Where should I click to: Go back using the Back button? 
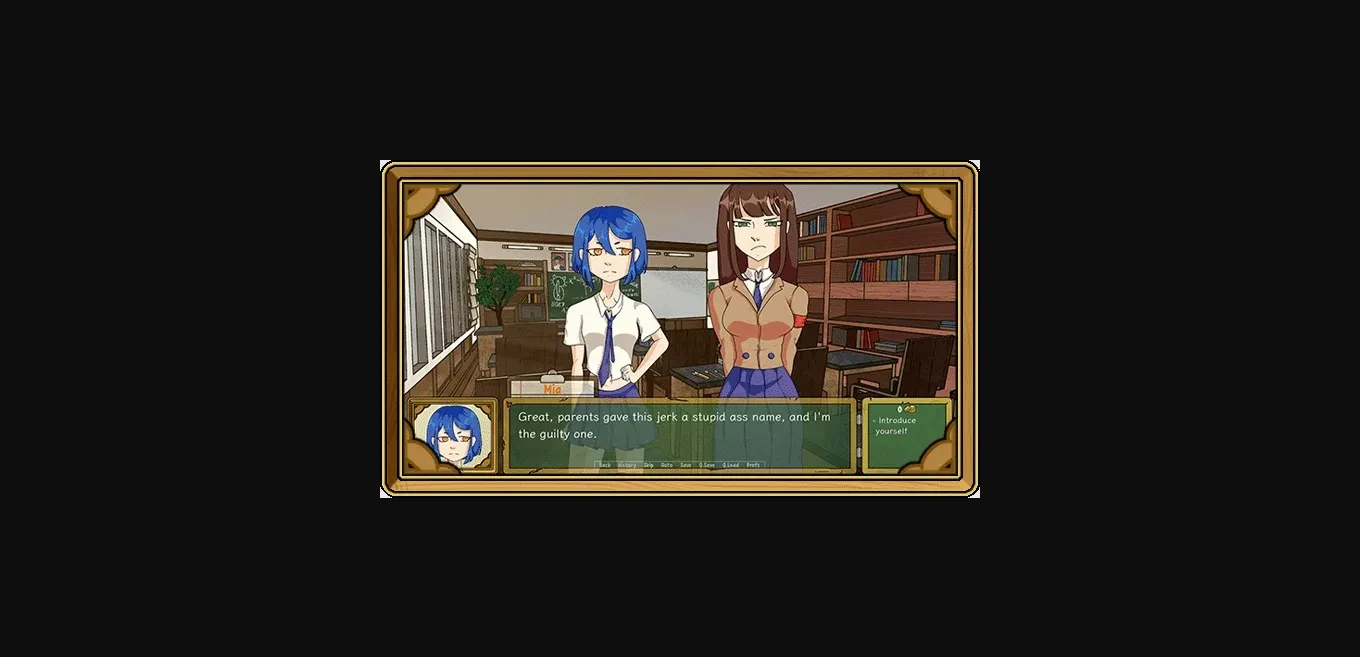[605, 465]
